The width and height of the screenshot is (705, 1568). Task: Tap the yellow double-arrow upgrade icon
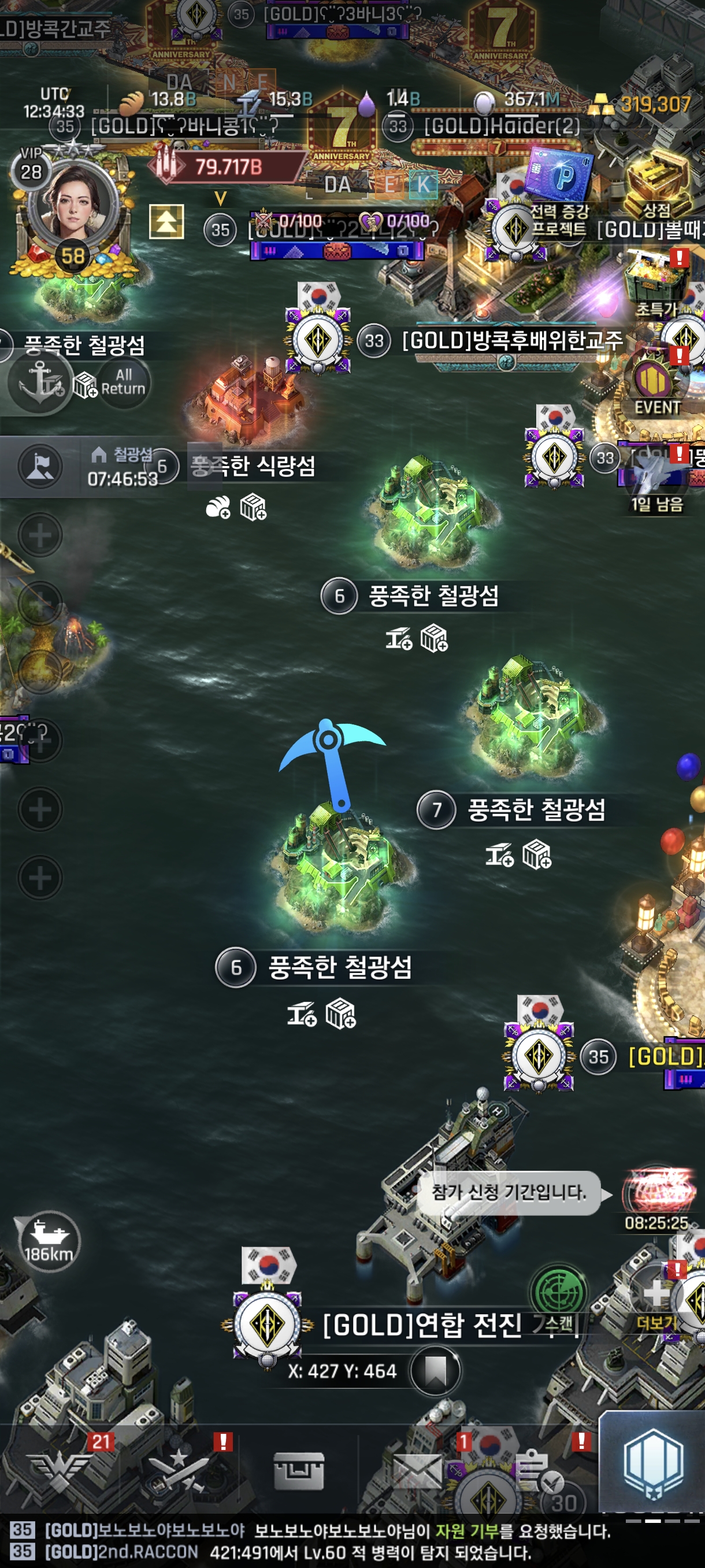click(x=166, y=221)
